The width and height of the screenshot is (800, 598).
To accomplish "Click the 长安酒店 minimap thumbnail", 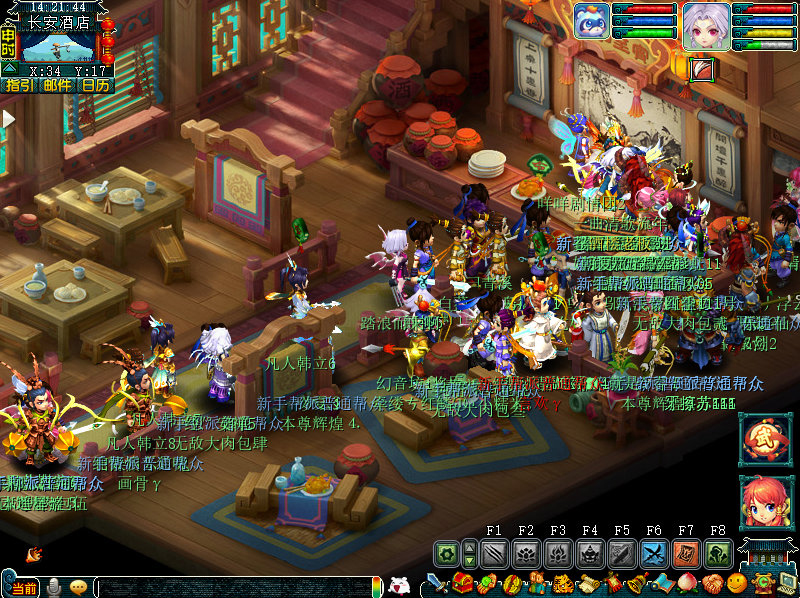I will tap(58, 46).
